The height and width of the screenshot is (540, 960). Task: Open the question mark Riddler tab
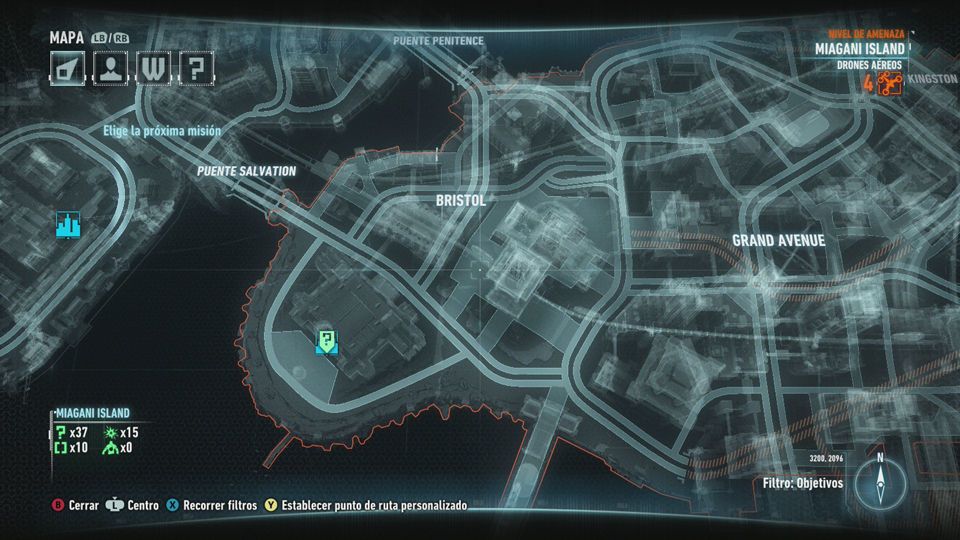click(x=196, y=68)
